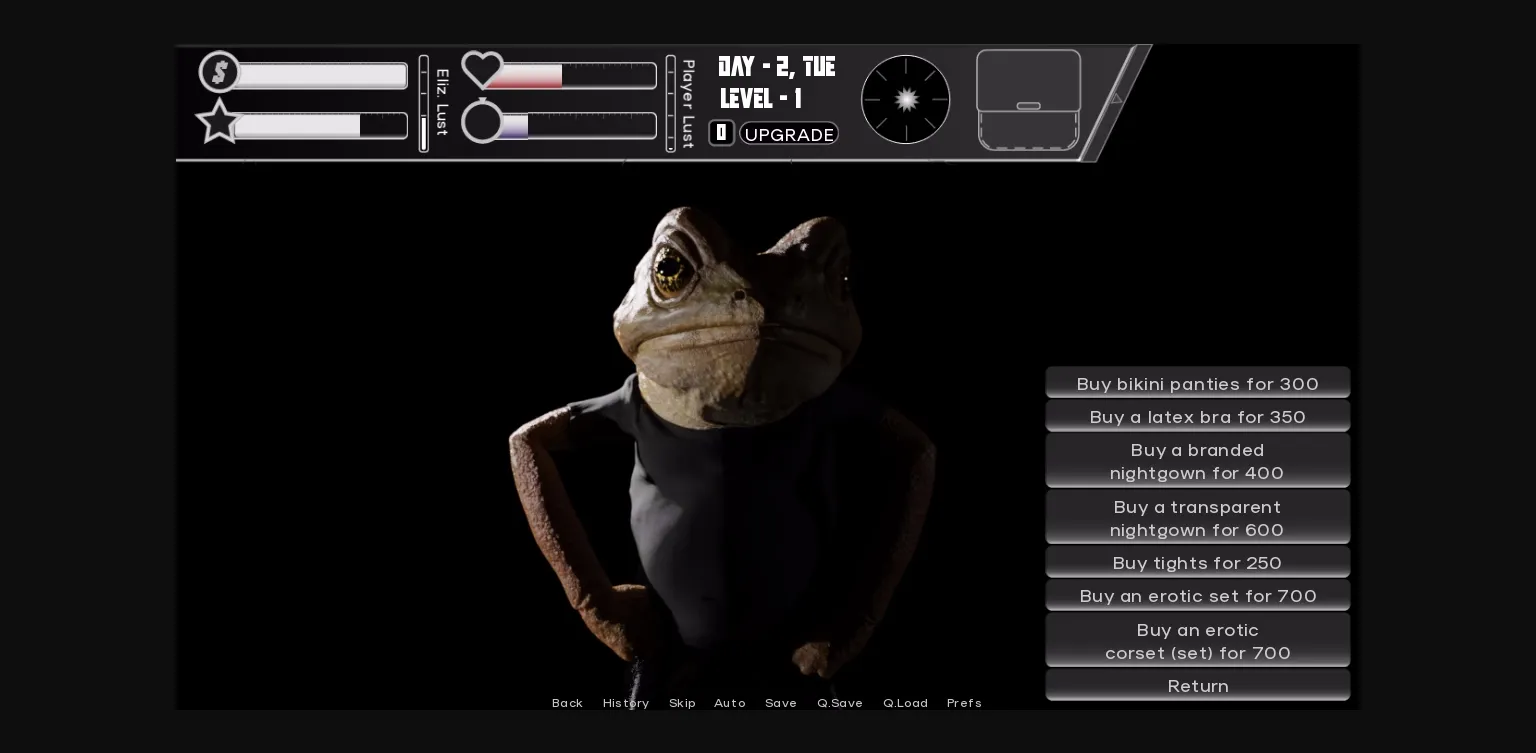Open the Save screen

pos(781,703)
